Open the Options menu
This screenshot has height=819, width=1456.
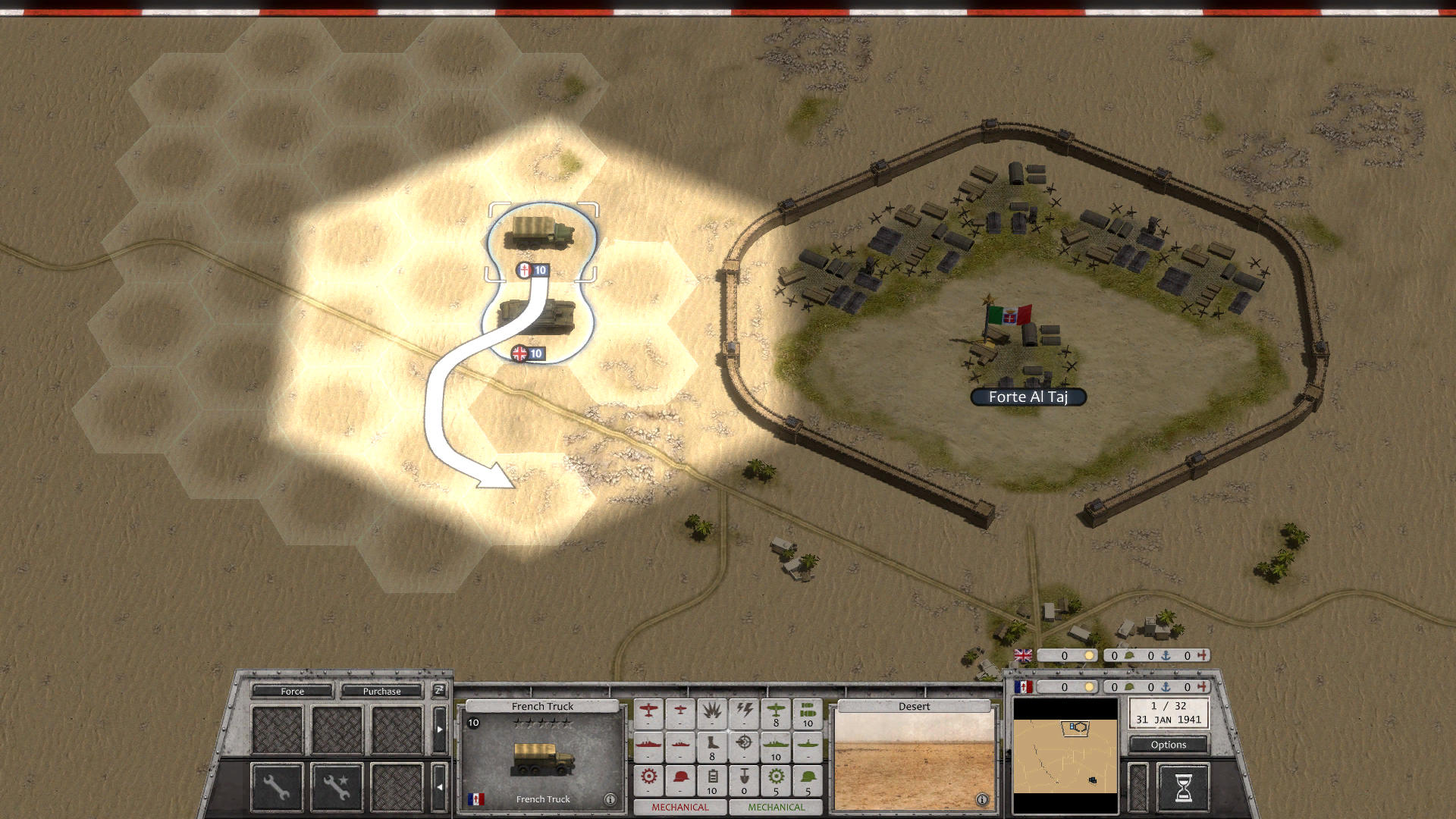(1170, 745)
